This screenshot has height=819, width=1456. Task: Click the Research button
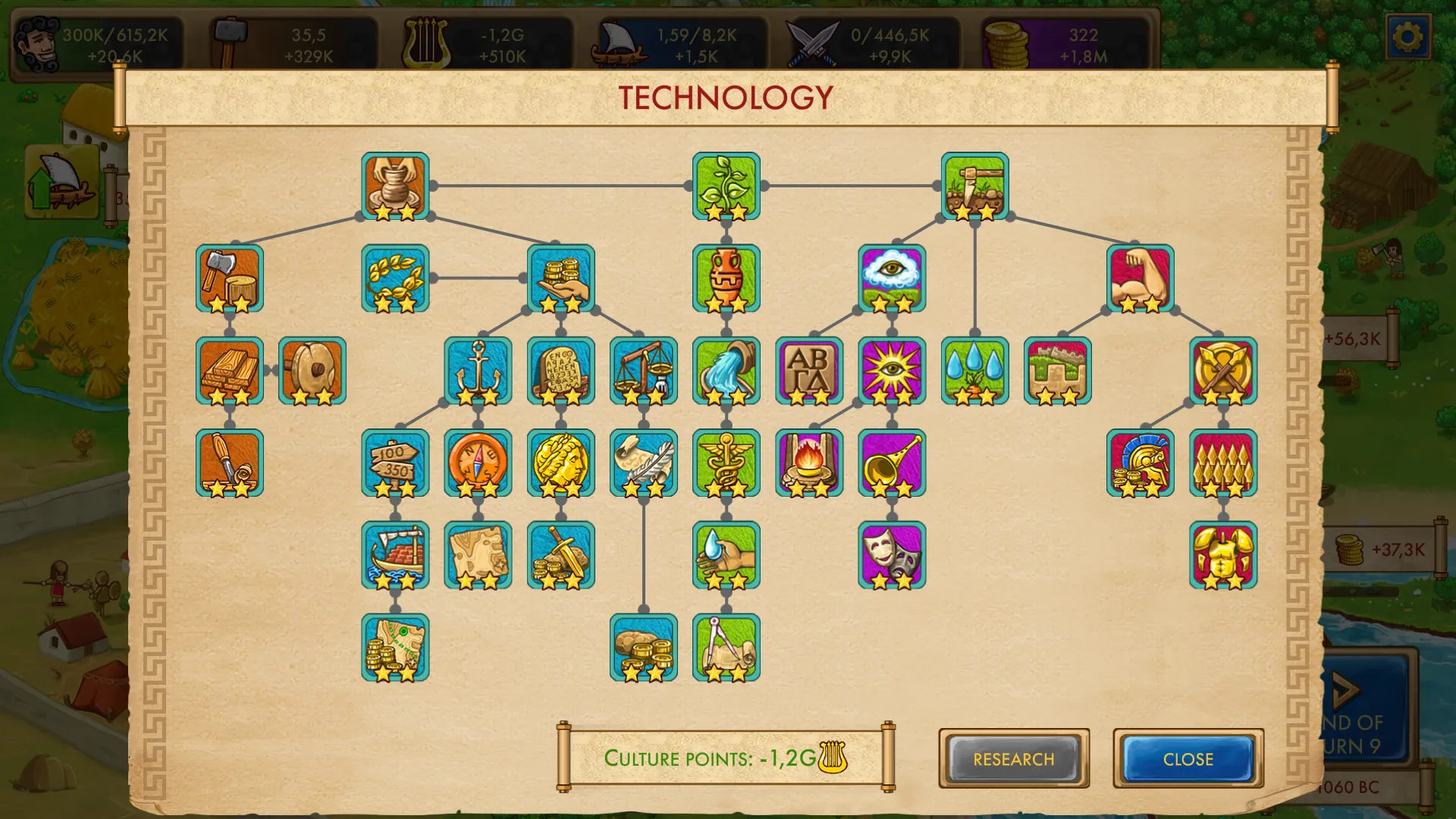coord(1013,758)
